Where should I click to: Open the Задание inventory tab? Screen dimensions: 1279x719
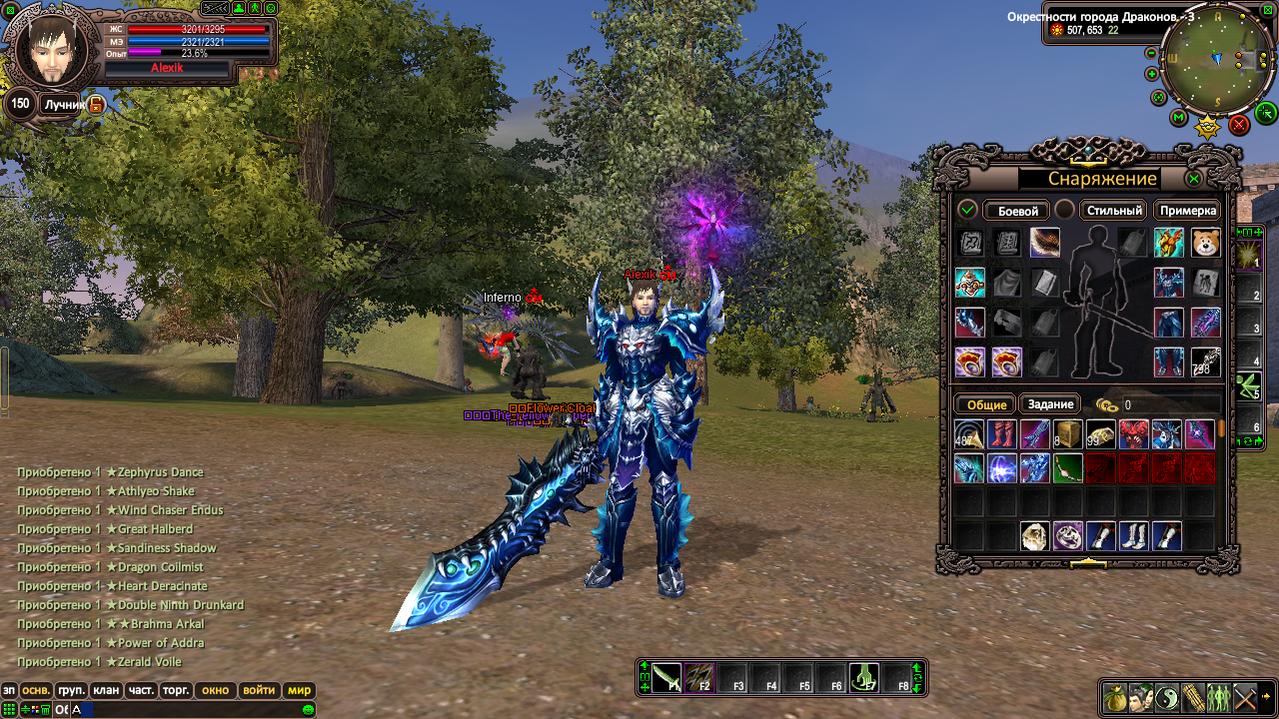point(1050,405)
